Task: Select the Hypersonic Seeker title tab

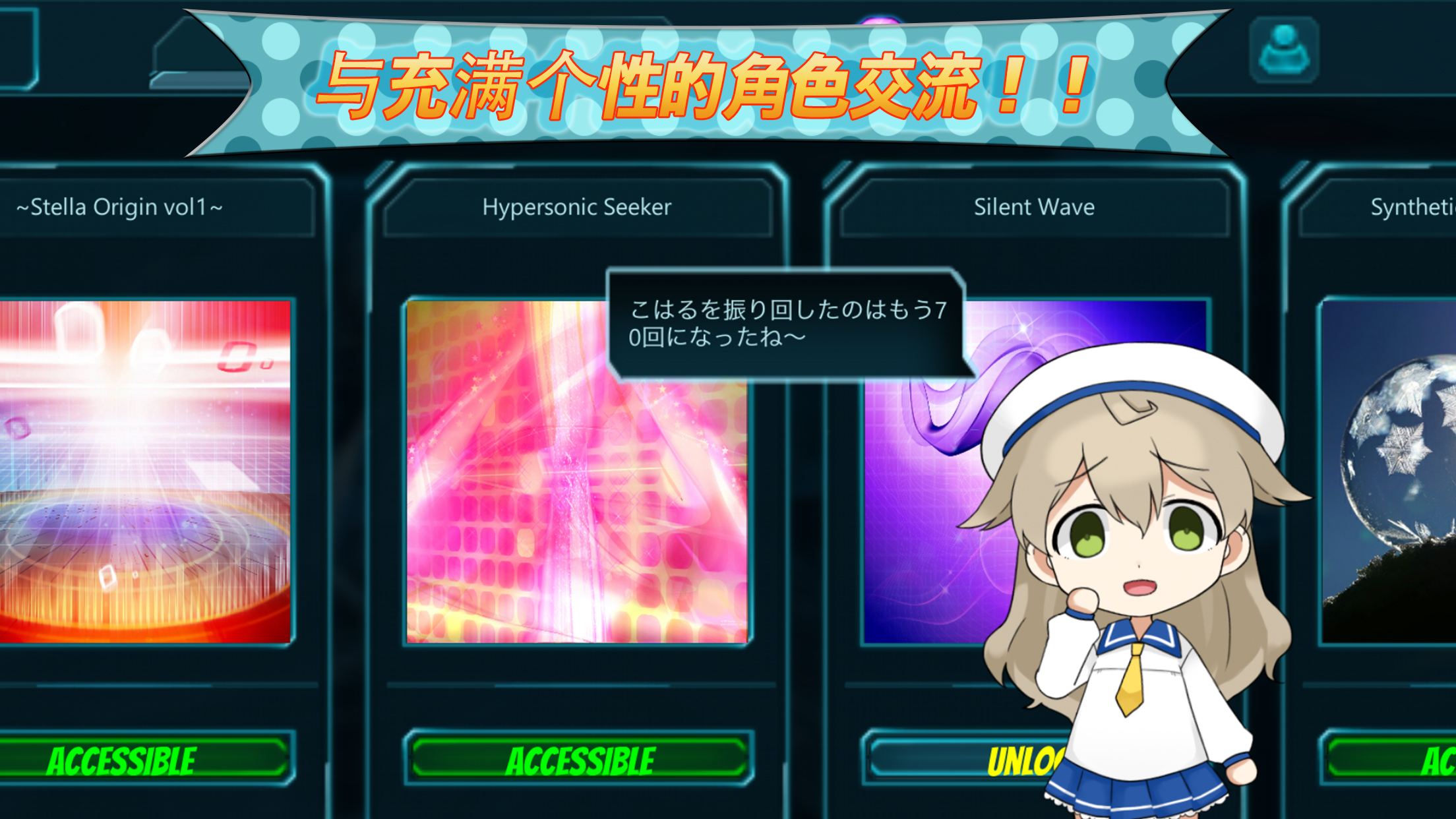Action: pyautogui.click(x=577, y=208)
